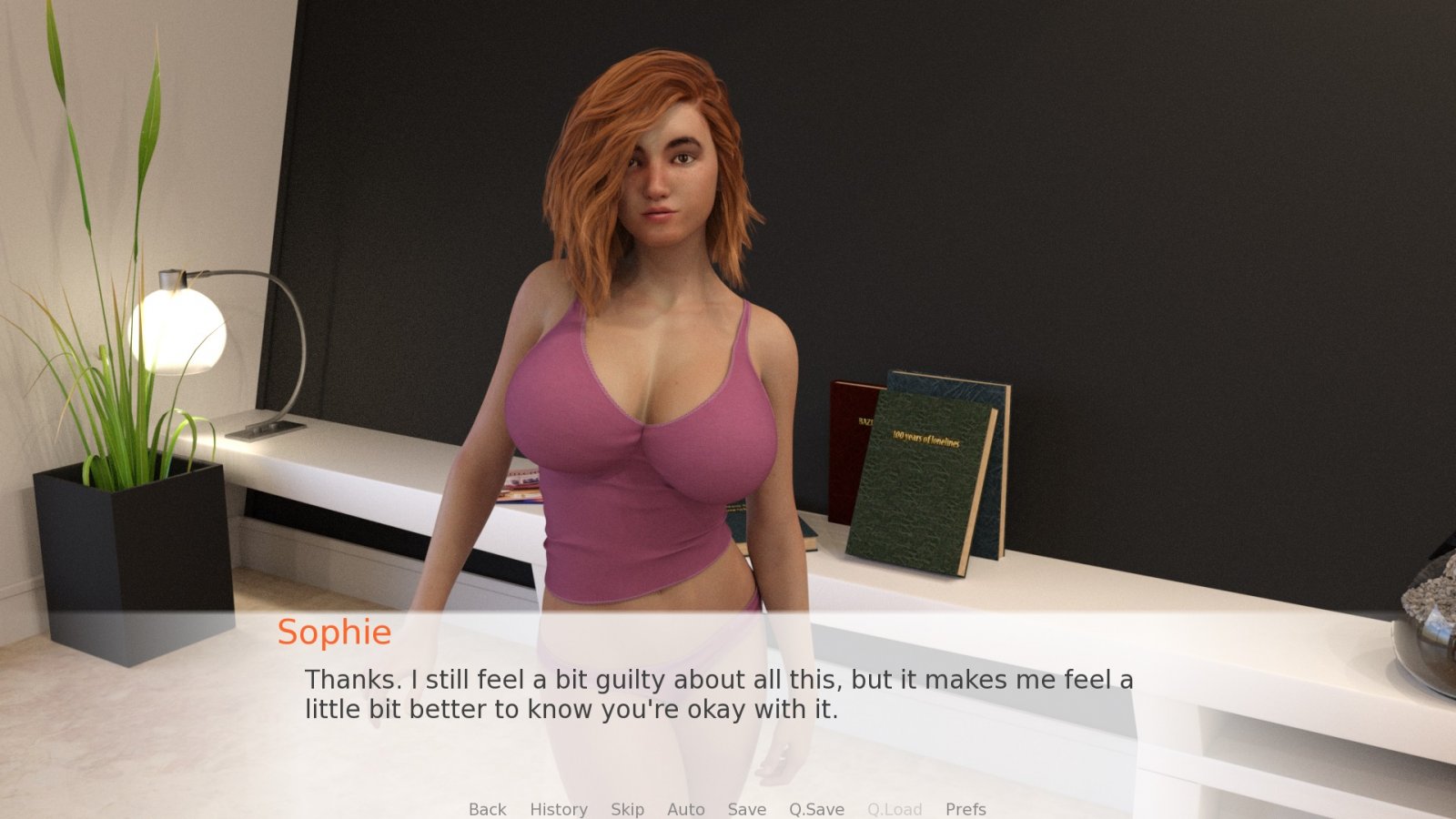Click Q.Load to load the quick save
This screenshot has width=1456, height=819.
[895, 809]
